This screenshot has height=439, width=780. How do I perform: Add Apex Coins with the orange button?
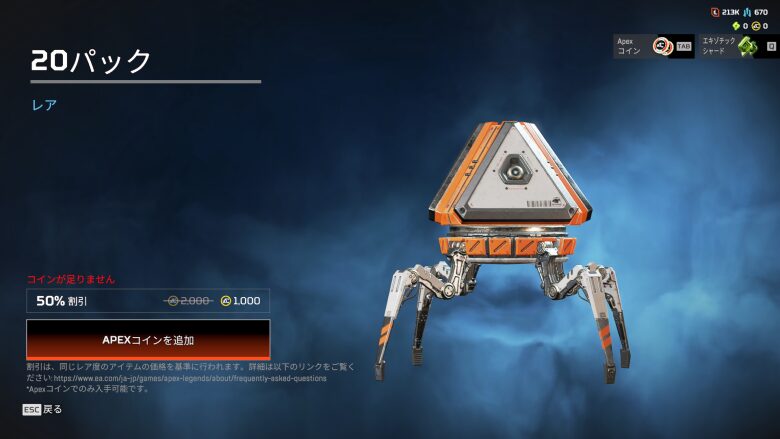pos(148,340)
